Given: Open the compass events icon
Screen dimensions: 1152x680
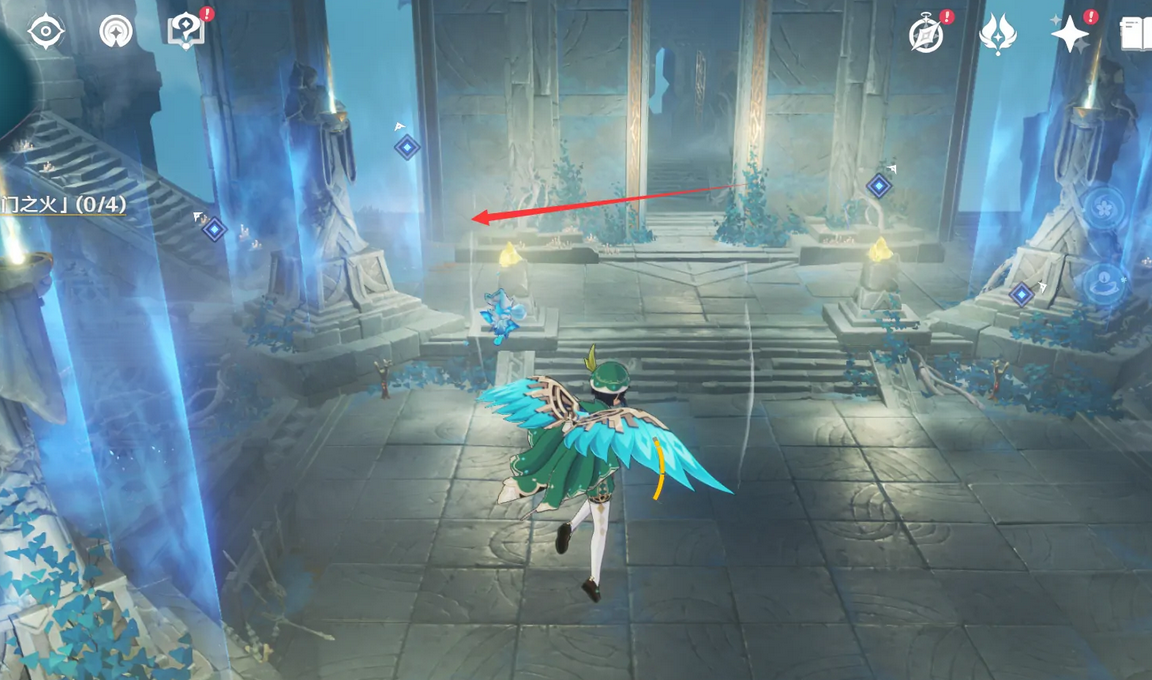Looking at the screenshot, I should [x=927, y=35].
